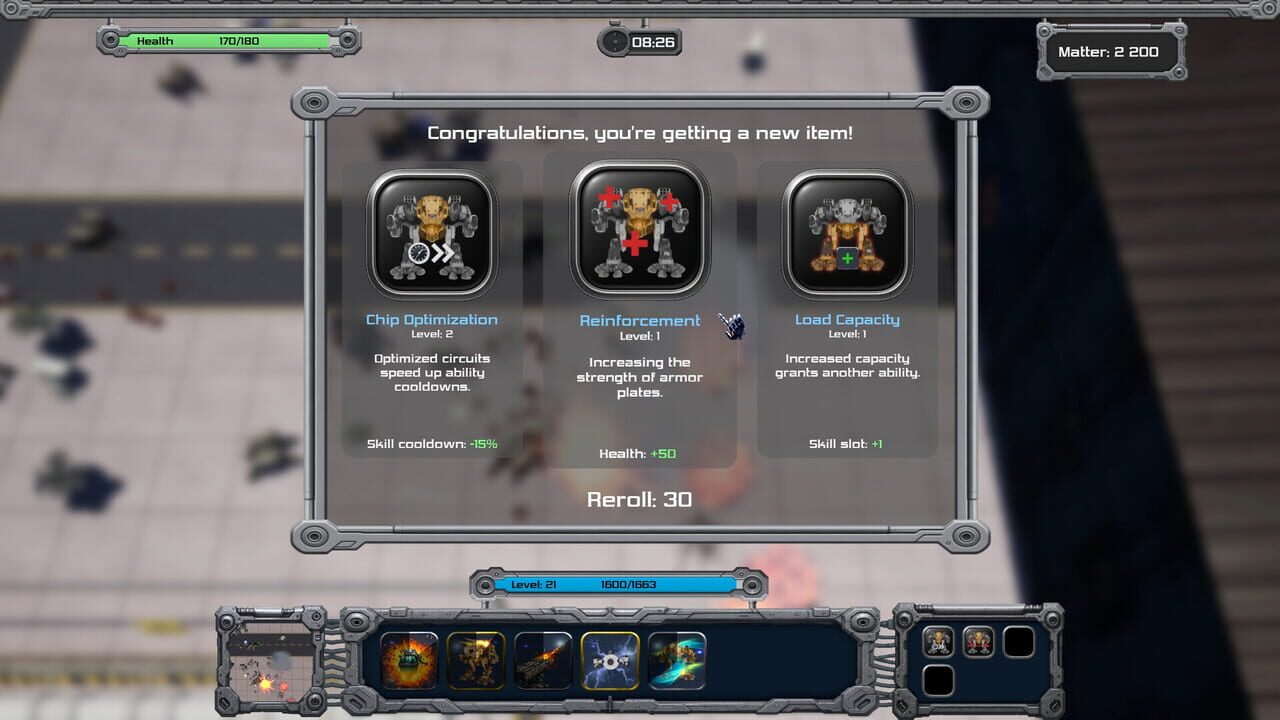Screen dimensions: 1280x720
Task: Click the green Health bar showing 170/180
Action: [x=225, y=41]
